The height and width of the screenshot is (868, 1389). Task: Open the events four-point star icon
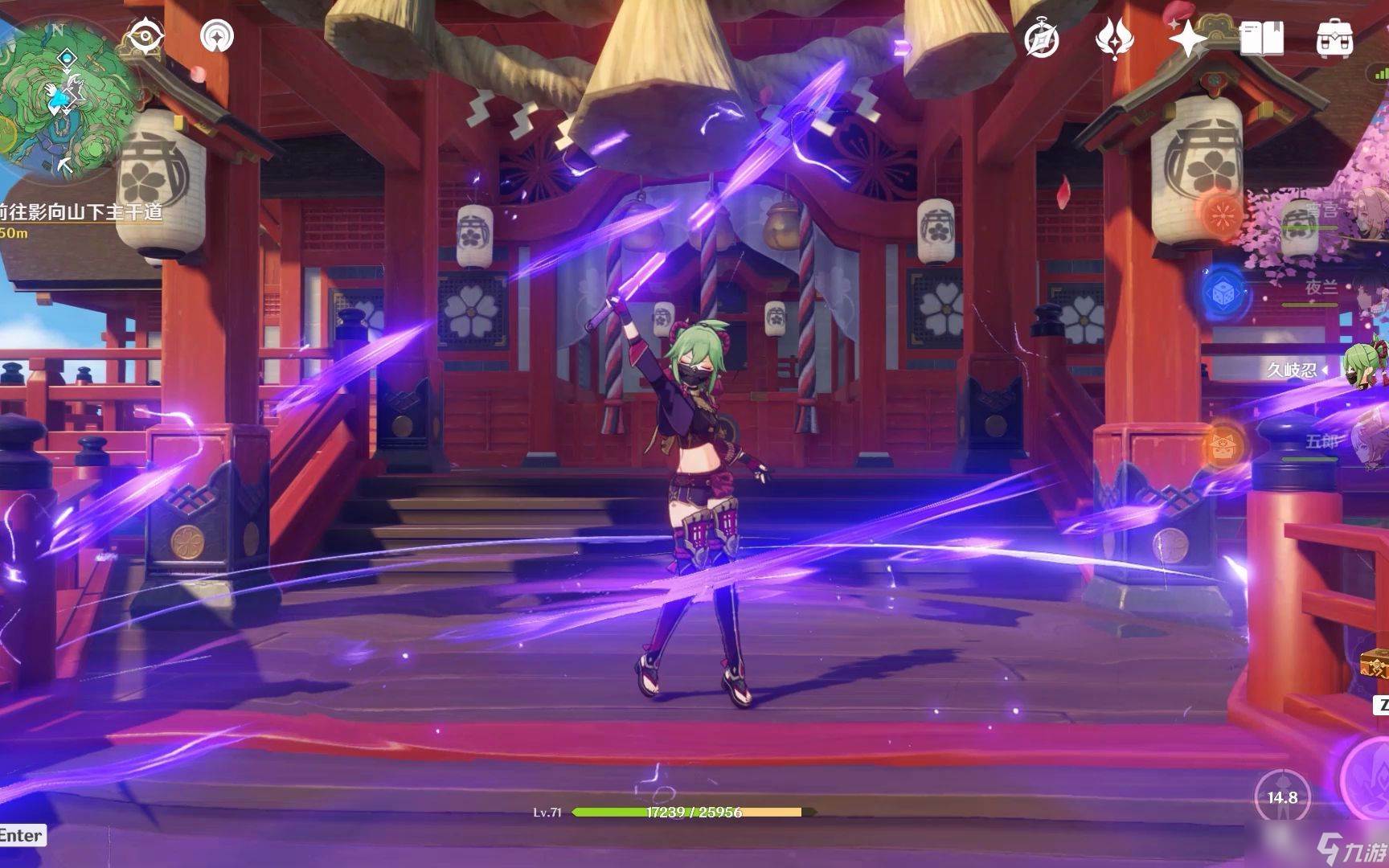point(1187,39)
